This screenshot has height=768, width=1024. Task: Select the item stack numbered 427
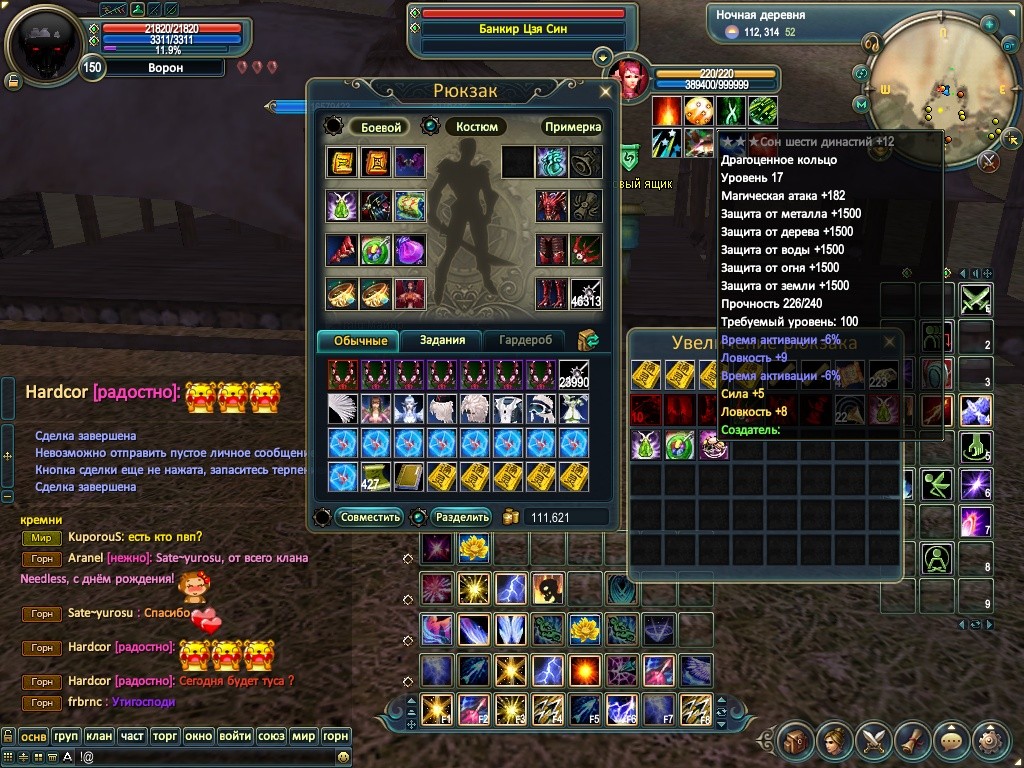click(x=376, y=475)
